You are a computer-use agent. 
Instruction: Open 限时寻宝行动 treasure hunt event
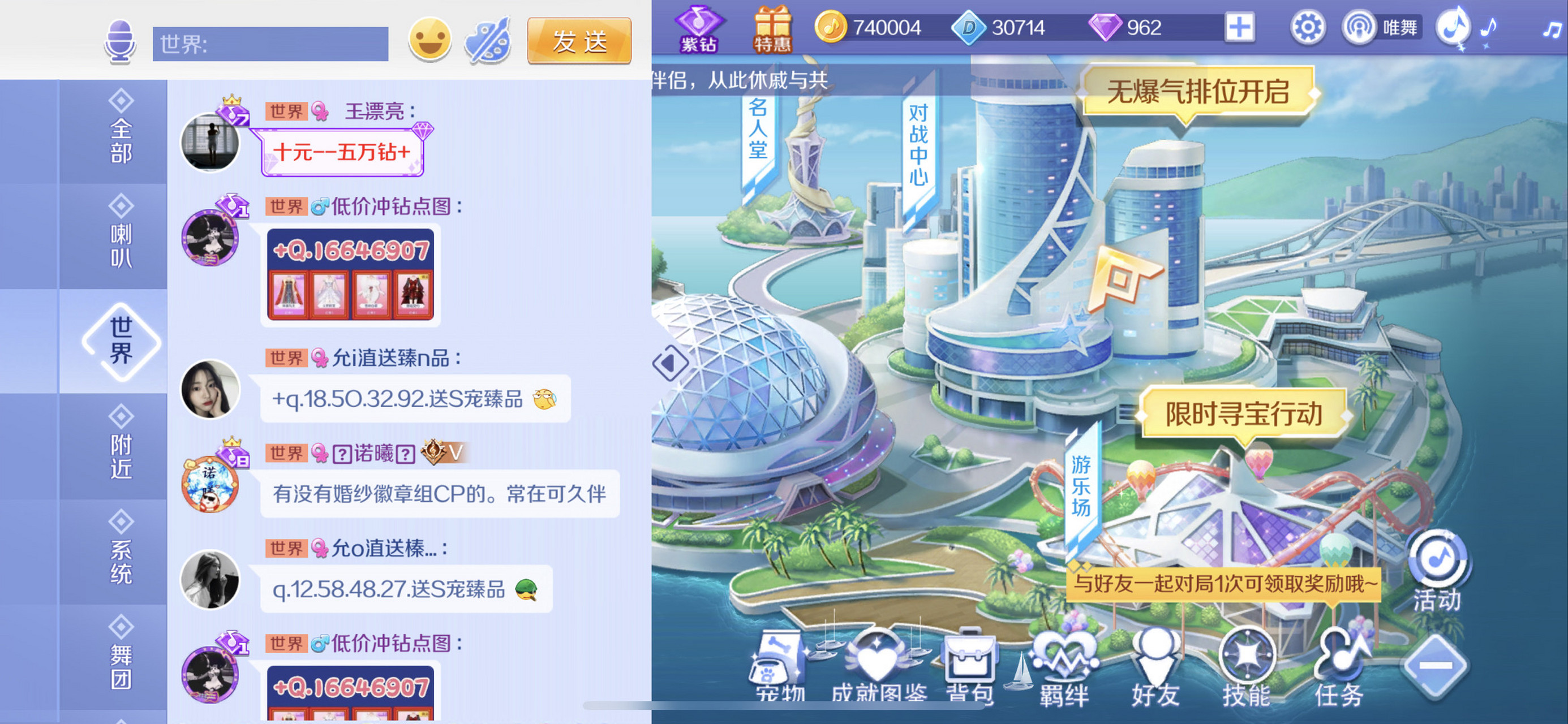[x=1244, y=413]
